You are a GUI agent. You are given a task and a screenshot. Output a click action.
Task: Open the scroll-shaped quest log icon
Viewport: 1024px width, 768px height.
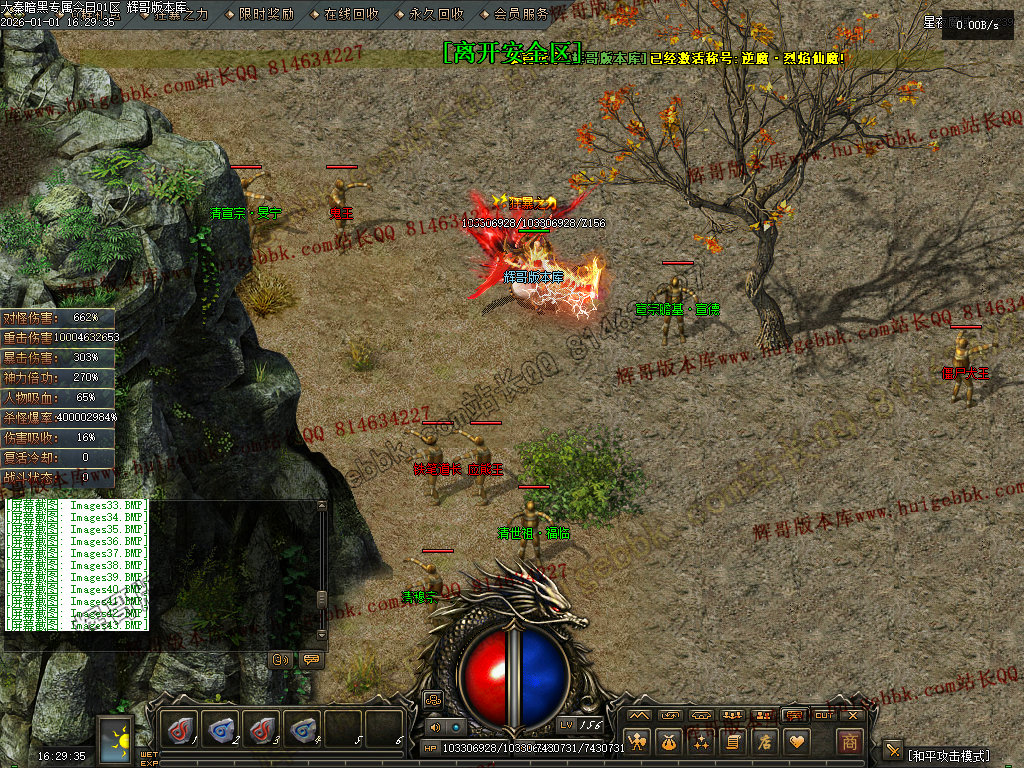pos(733,742)
